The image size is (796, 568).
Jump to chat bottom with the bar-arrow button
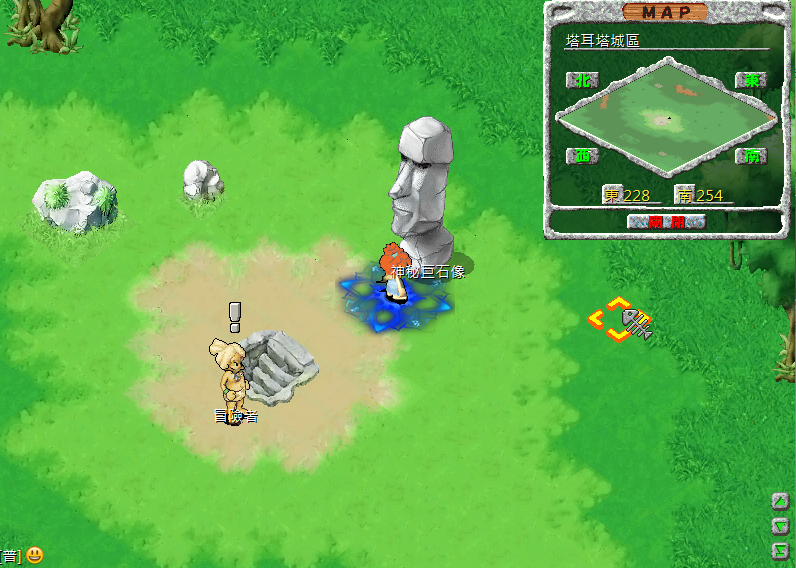click(x=780, y=550)
